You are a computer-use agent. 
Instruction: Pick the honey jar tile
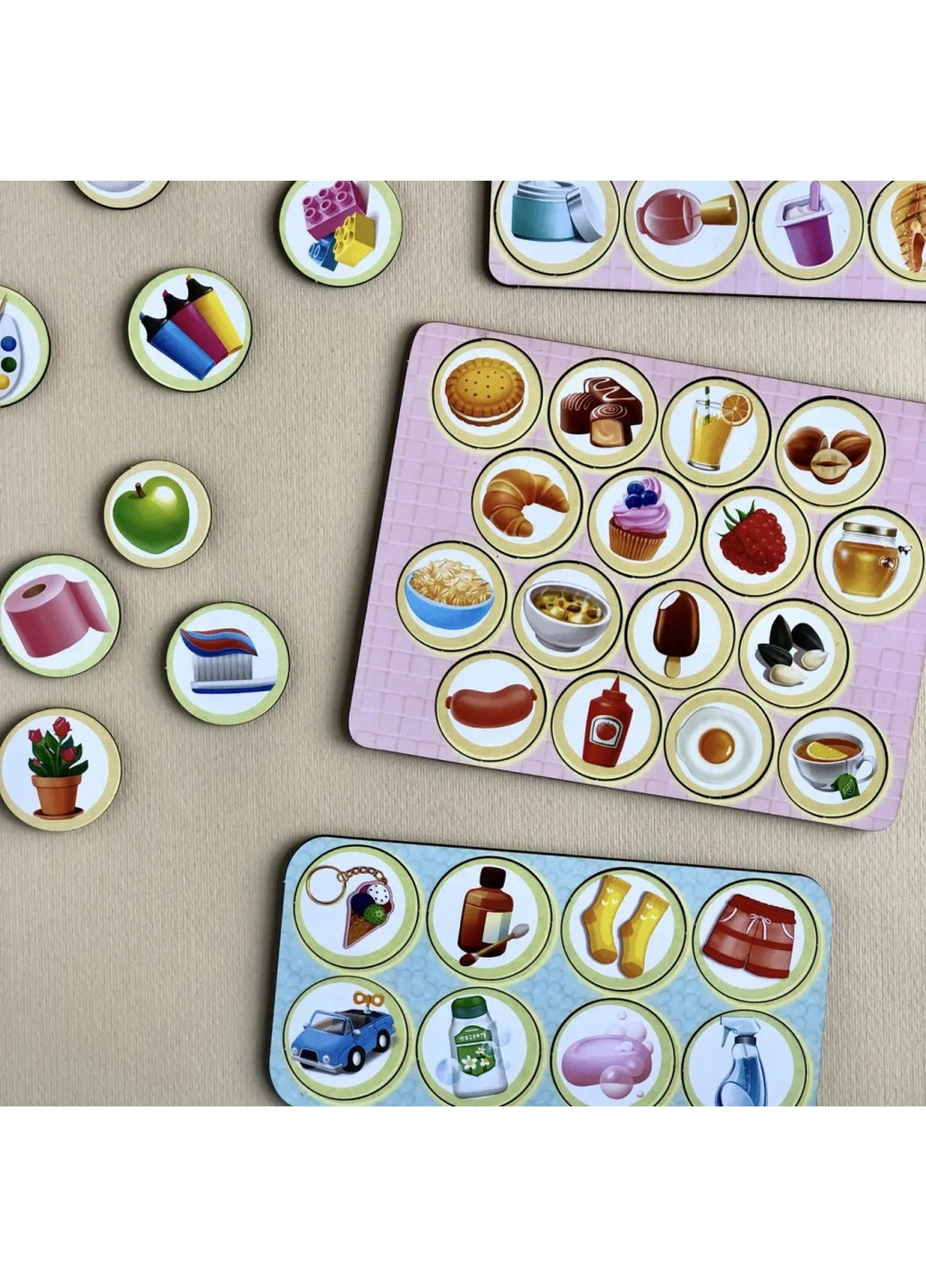click(868, 562)
